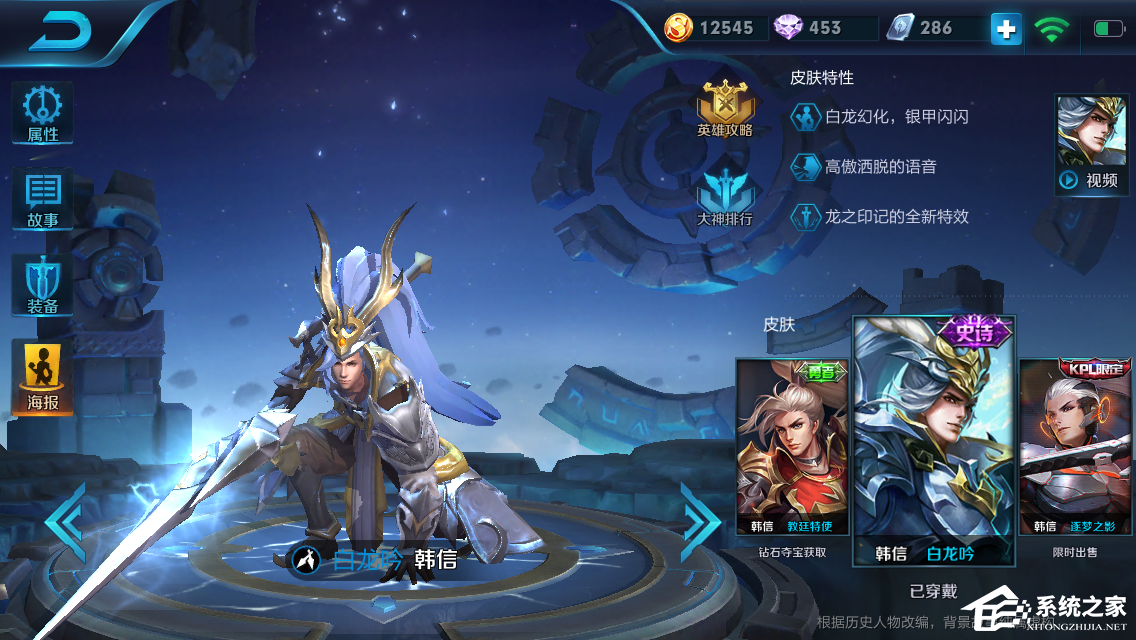1136x640 pixels.
Task: View 龙之印记 effect feature
Action: [x=880, y=216]
